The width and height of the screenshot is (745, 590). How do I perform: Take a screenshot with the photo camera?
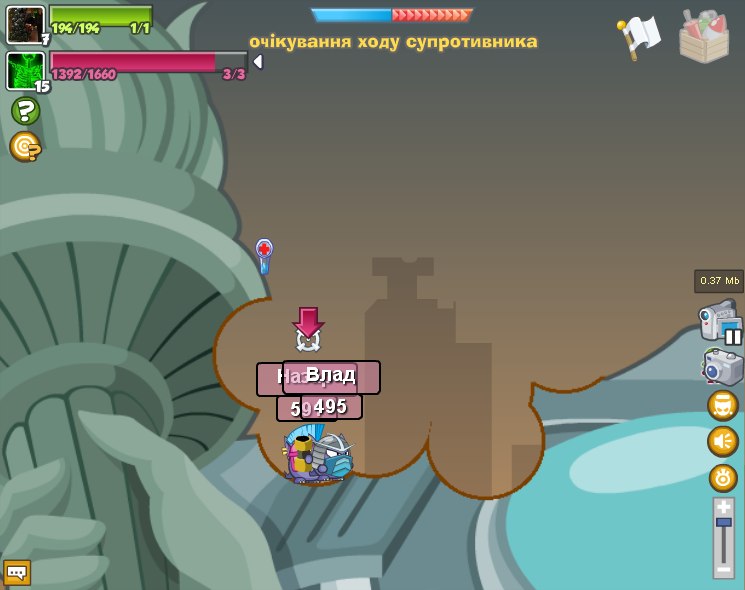[722, 367]
